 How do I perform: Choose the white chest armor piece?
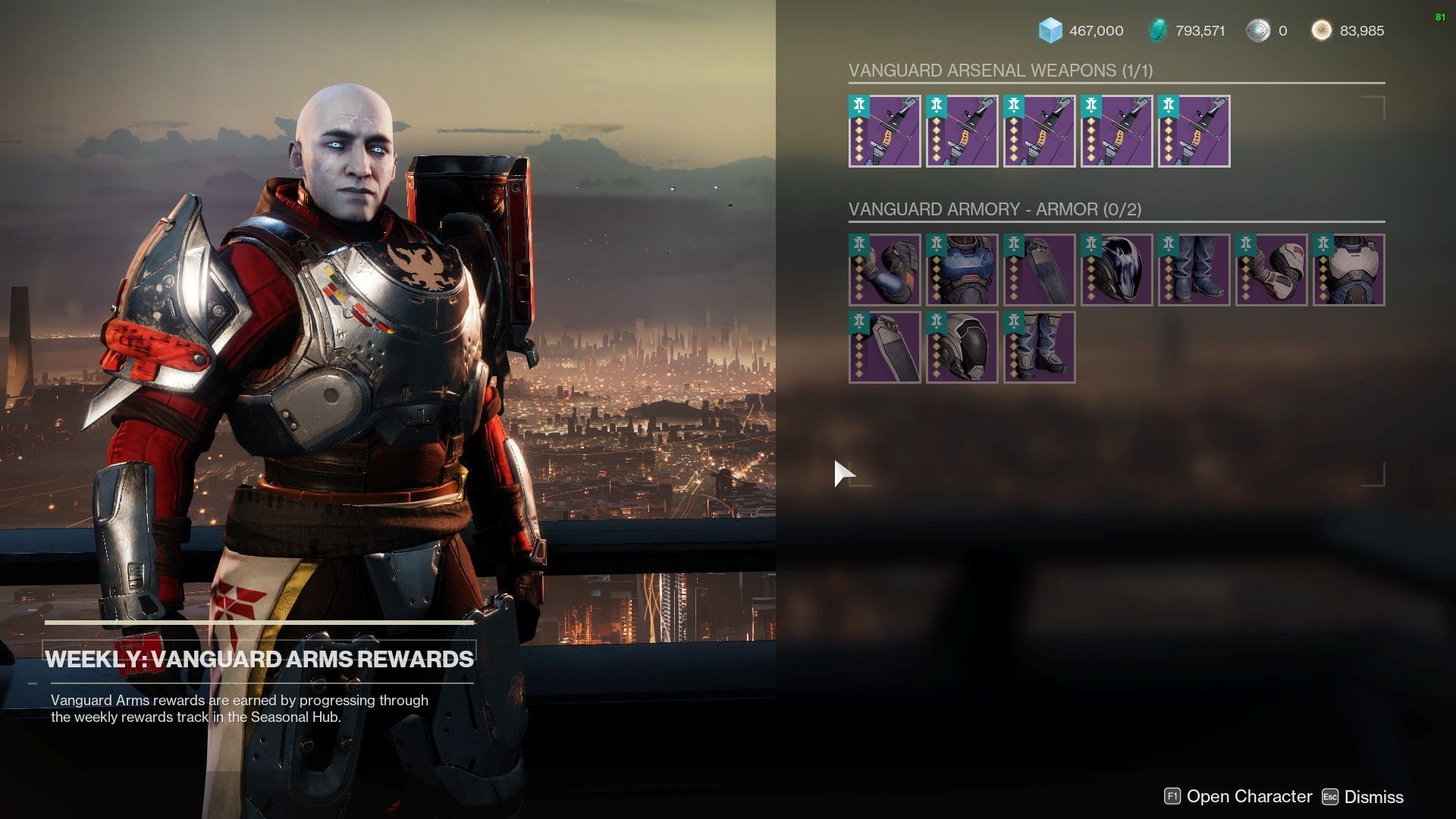[x=1348, y=270]
